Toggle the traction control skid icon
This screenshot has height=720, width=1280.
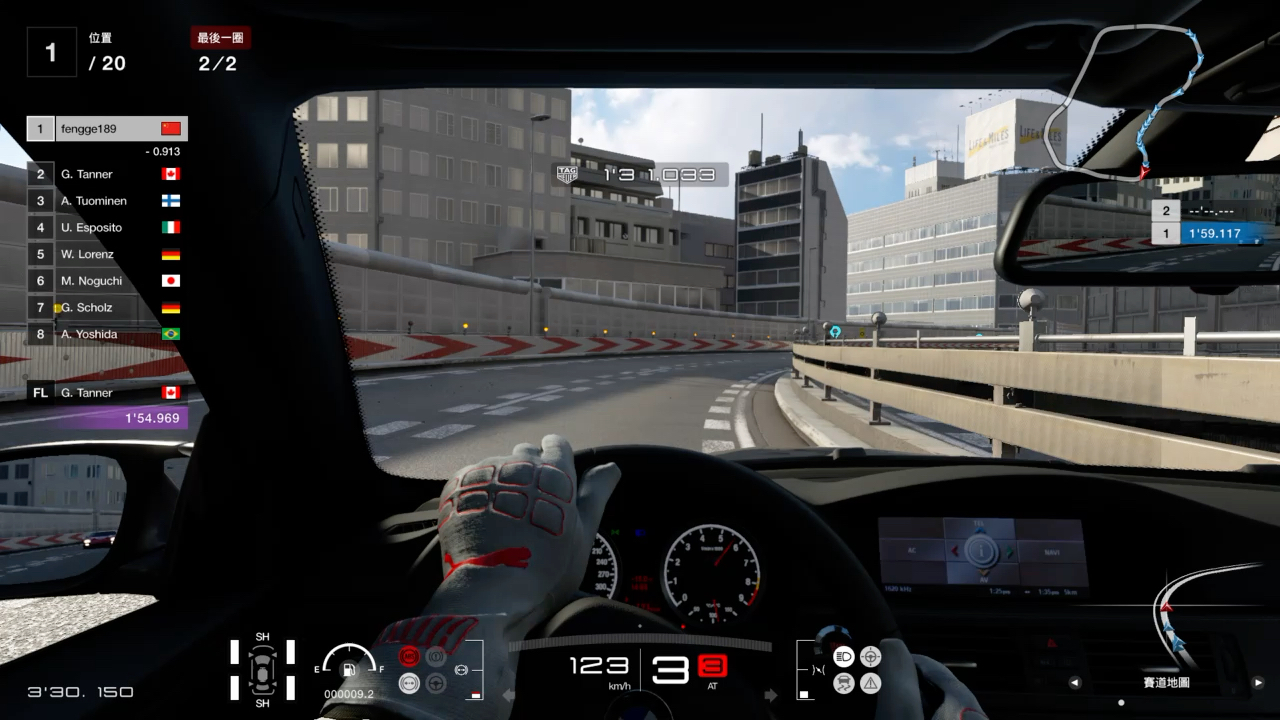[x=843, y=683]
